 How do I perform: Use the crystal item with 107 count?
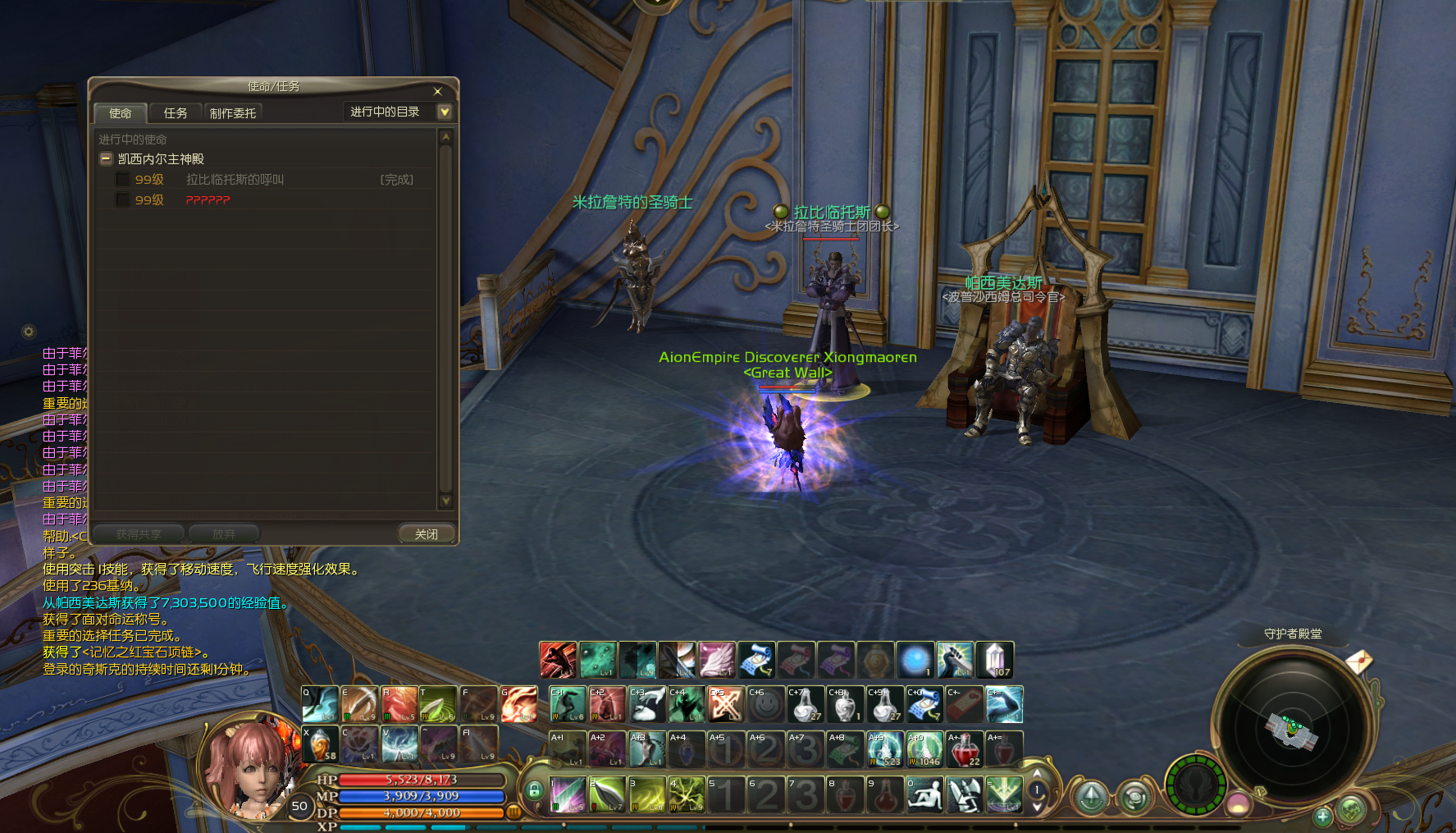point(995,660)
